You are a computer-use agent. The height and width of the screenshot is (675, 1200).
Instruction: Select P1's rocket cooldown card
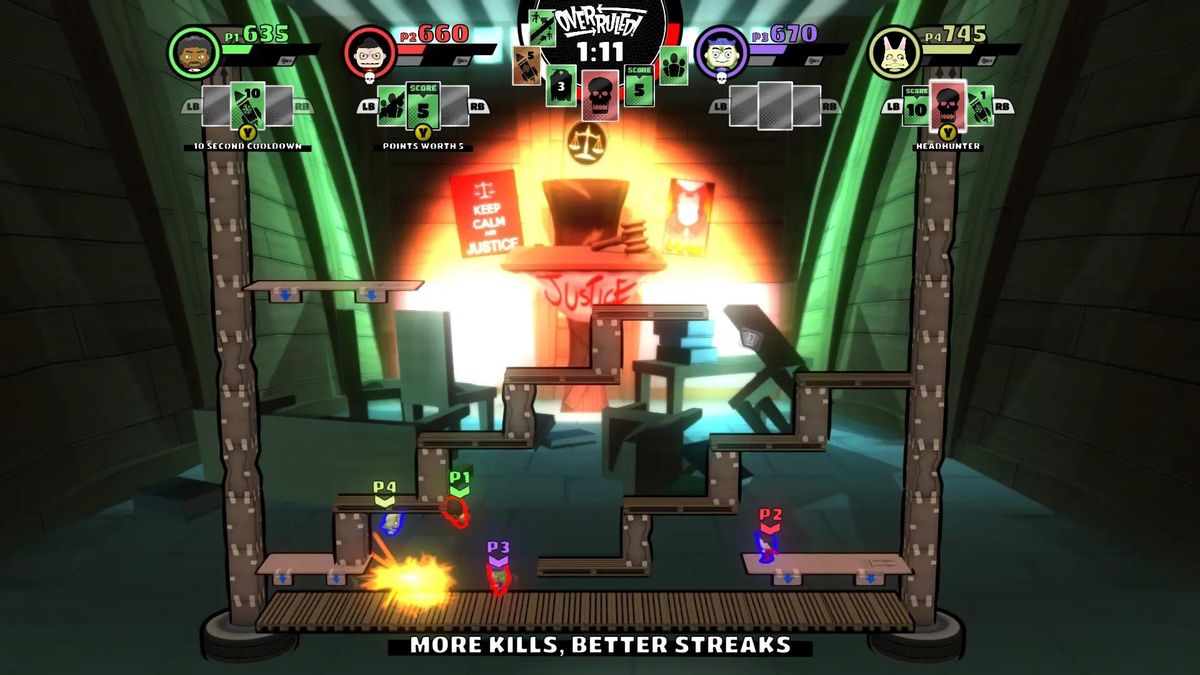click(247, 105)
